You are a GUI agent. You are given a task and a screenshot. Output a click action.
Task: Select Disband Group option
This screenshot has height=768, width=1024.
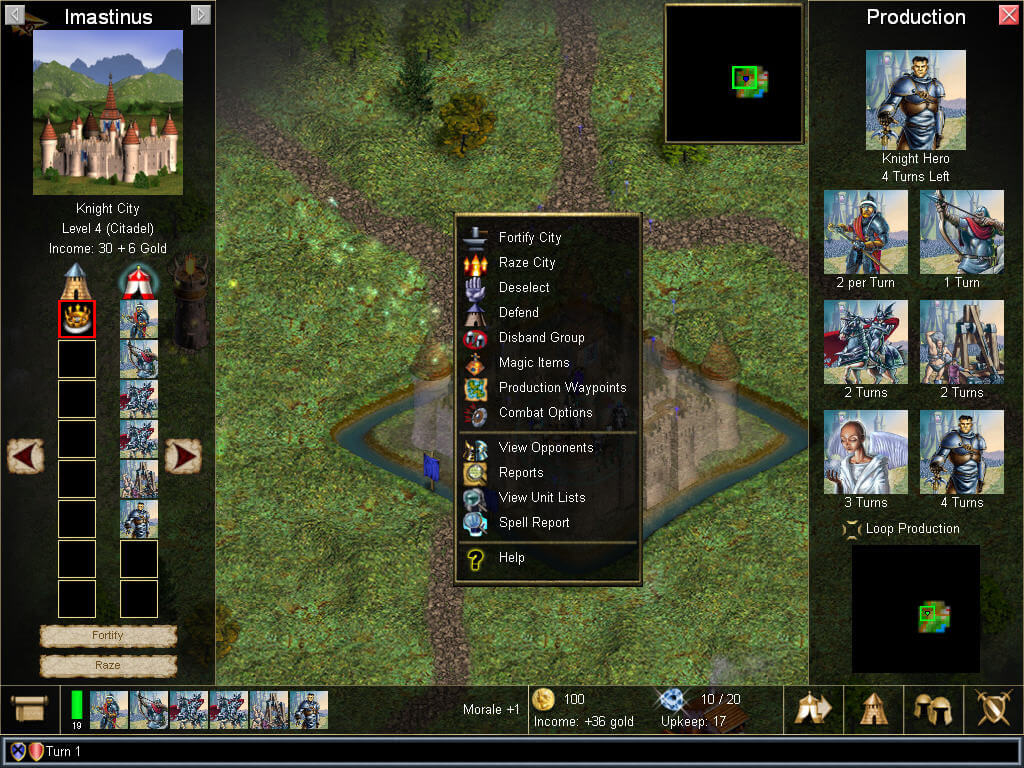541,338
